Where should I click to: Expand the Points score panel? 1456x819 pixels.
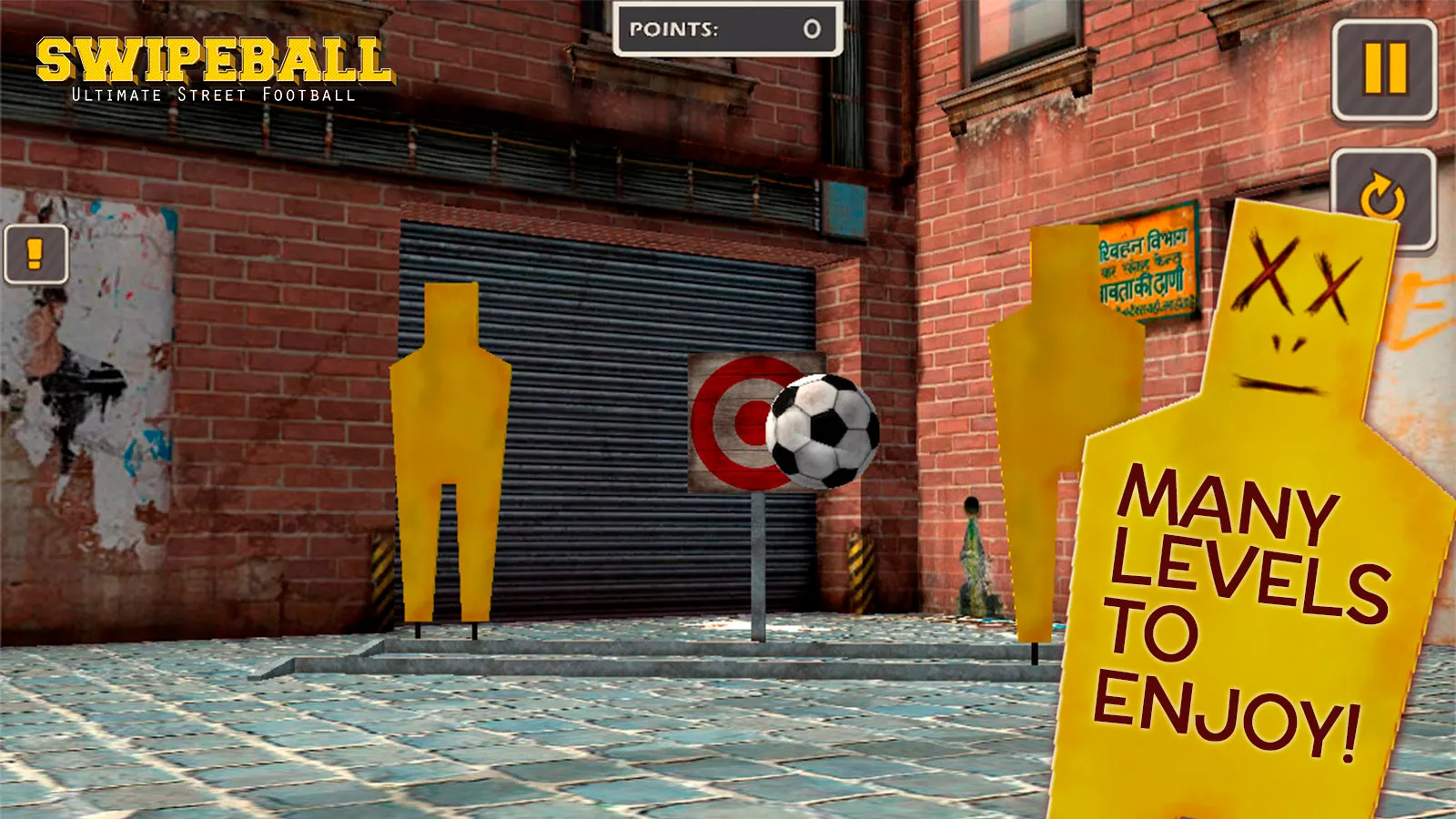(726, 30)
